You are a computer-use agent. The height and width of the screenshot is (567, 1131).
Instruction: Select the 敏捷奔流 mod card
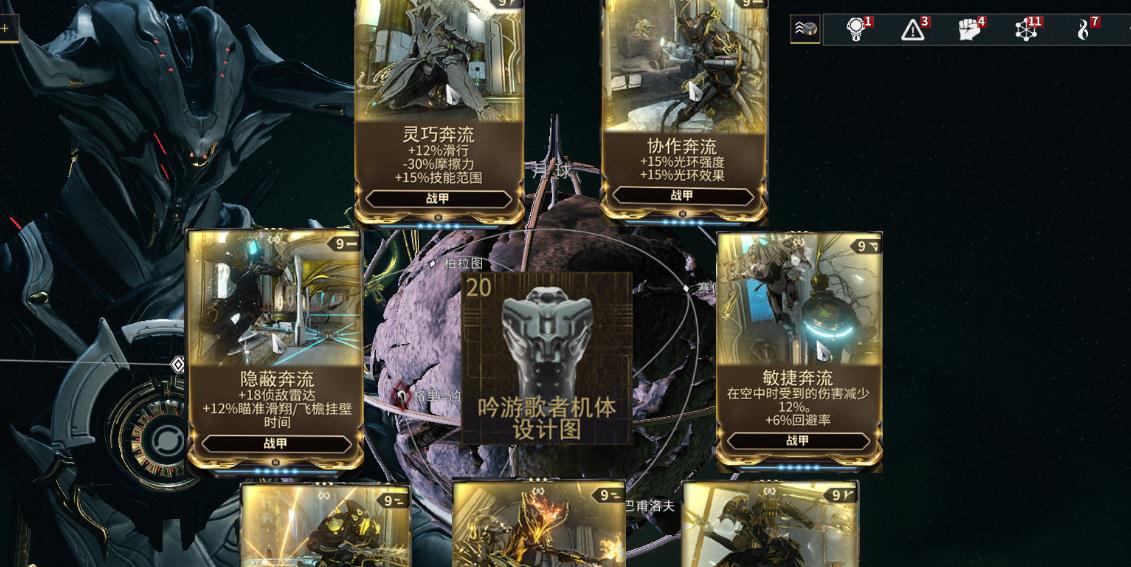coord(798,350)
